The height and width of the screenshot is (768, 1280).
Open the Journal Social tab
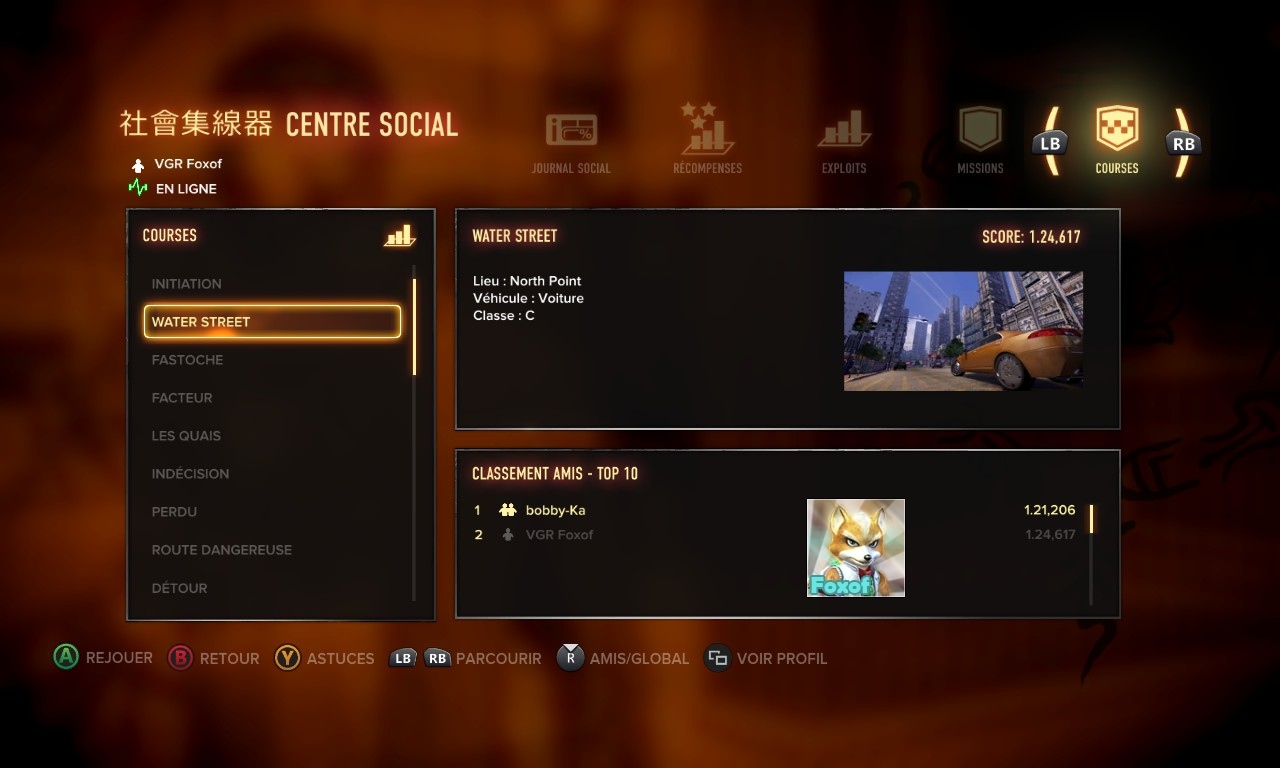click(x=571, y=143)
